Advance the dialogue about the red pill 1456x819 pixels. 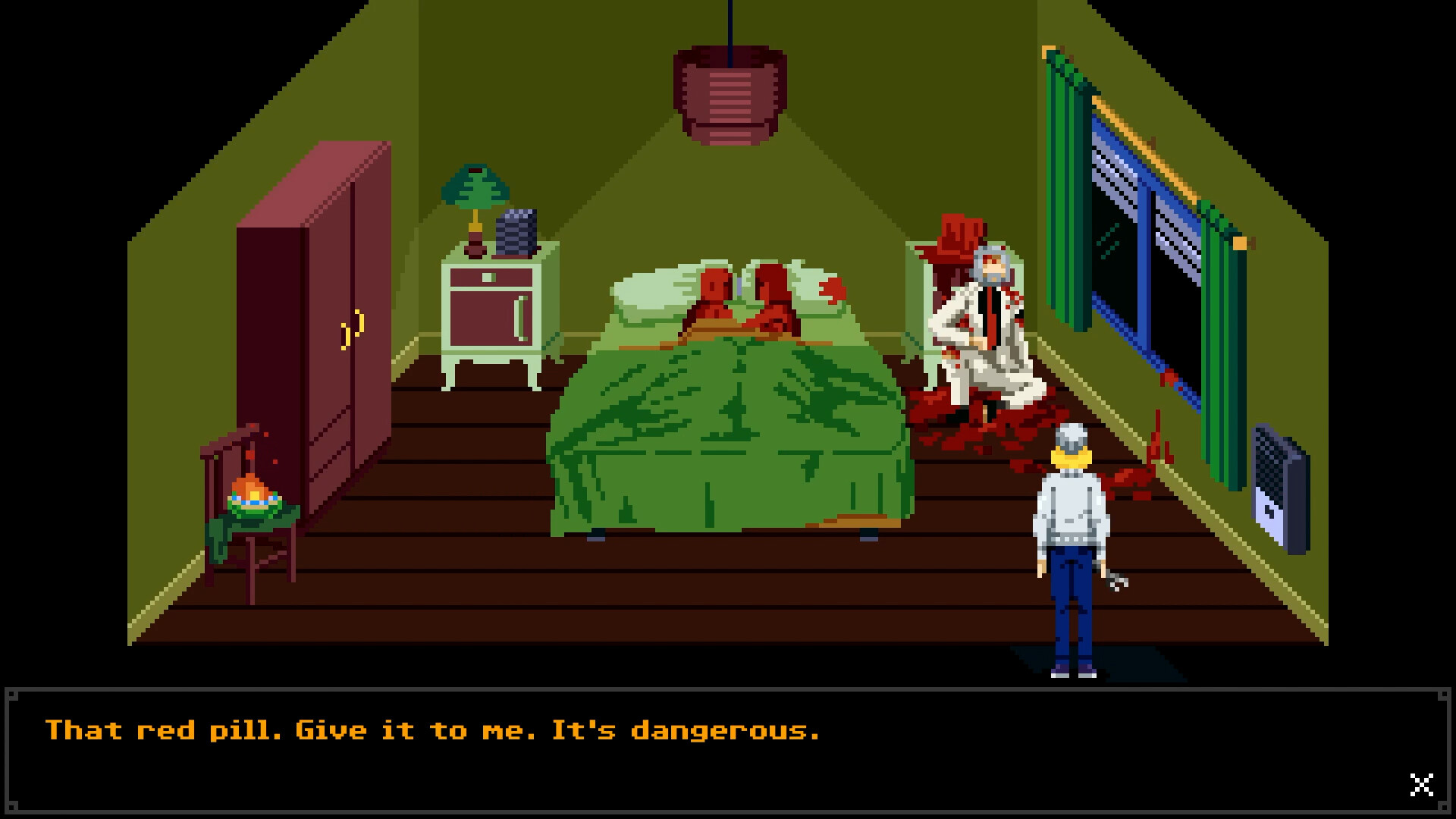click(x=432, y=730)
